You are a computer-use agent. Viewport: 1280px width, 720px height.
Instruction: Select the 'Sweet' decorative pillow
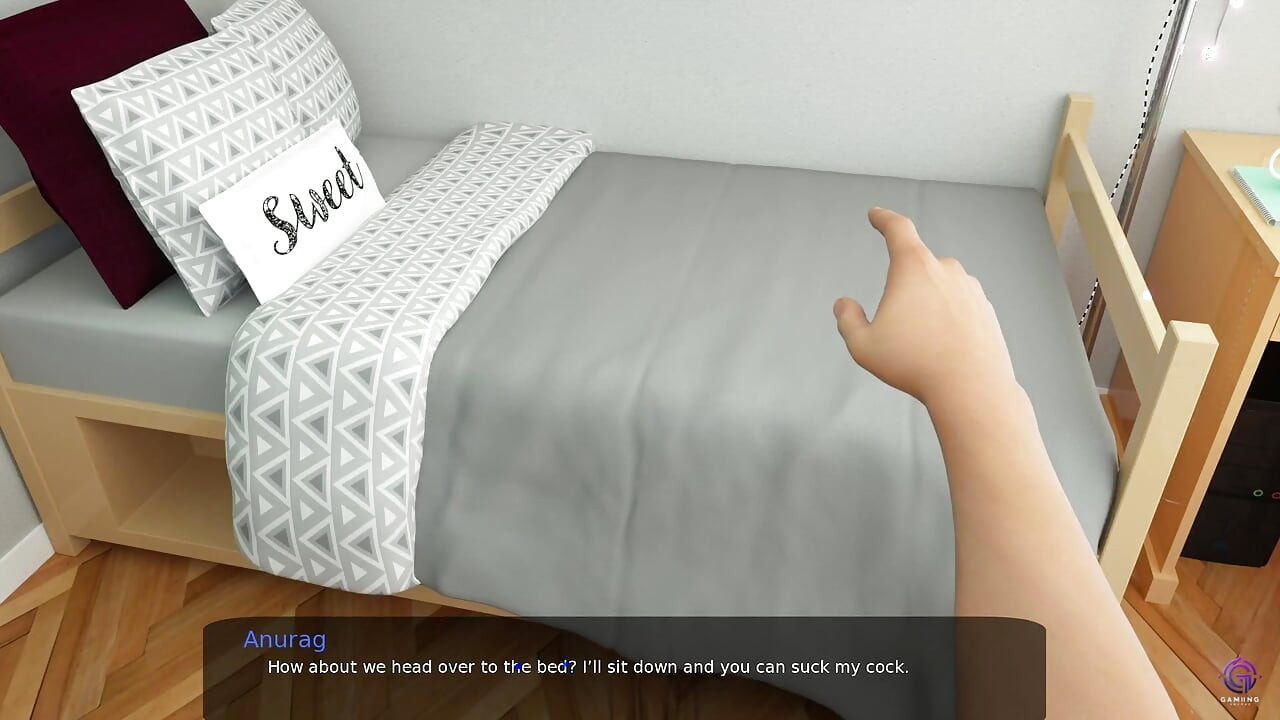[300, 210]
